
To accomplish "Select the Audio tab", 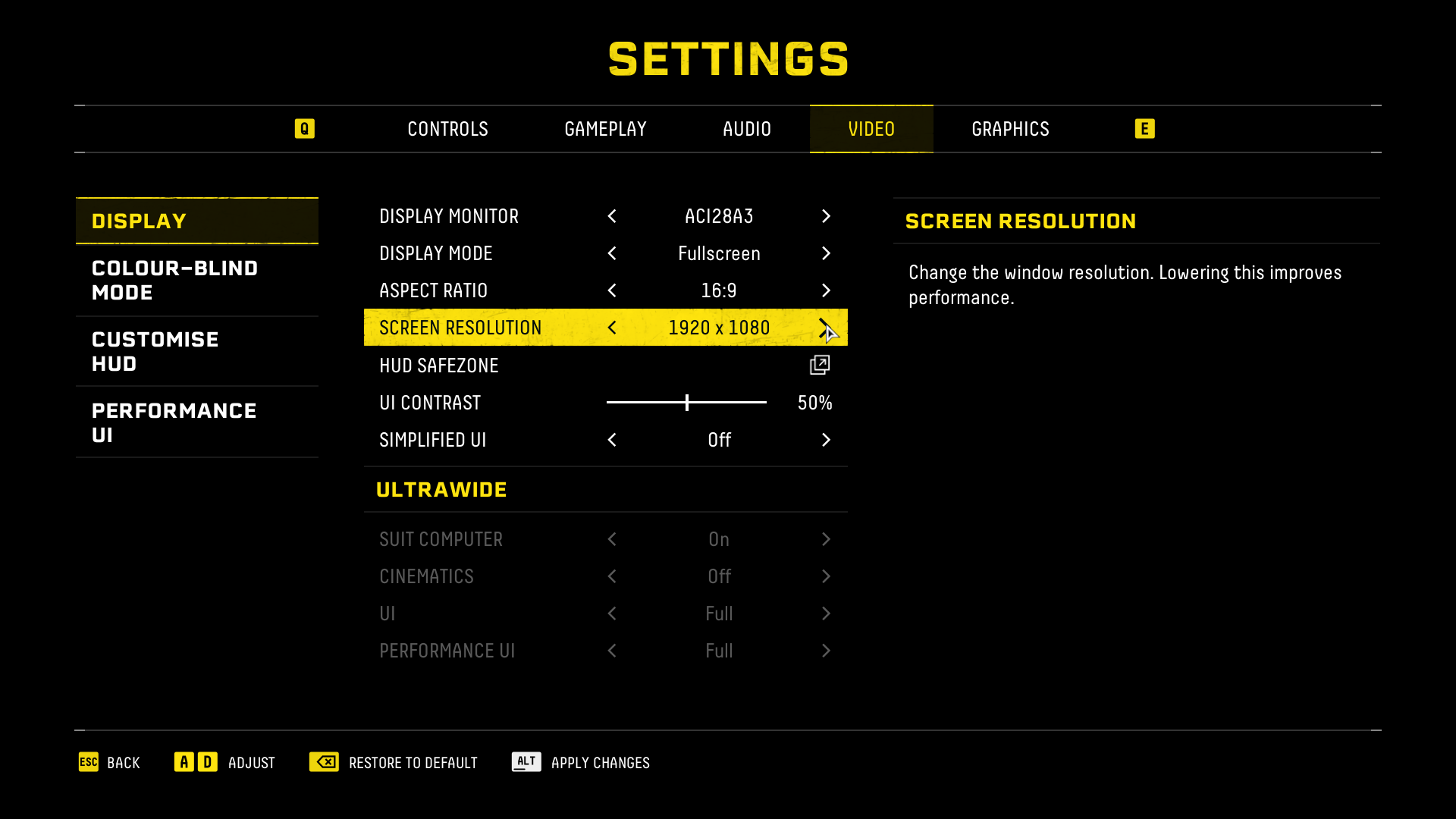I will pos(746,129).
